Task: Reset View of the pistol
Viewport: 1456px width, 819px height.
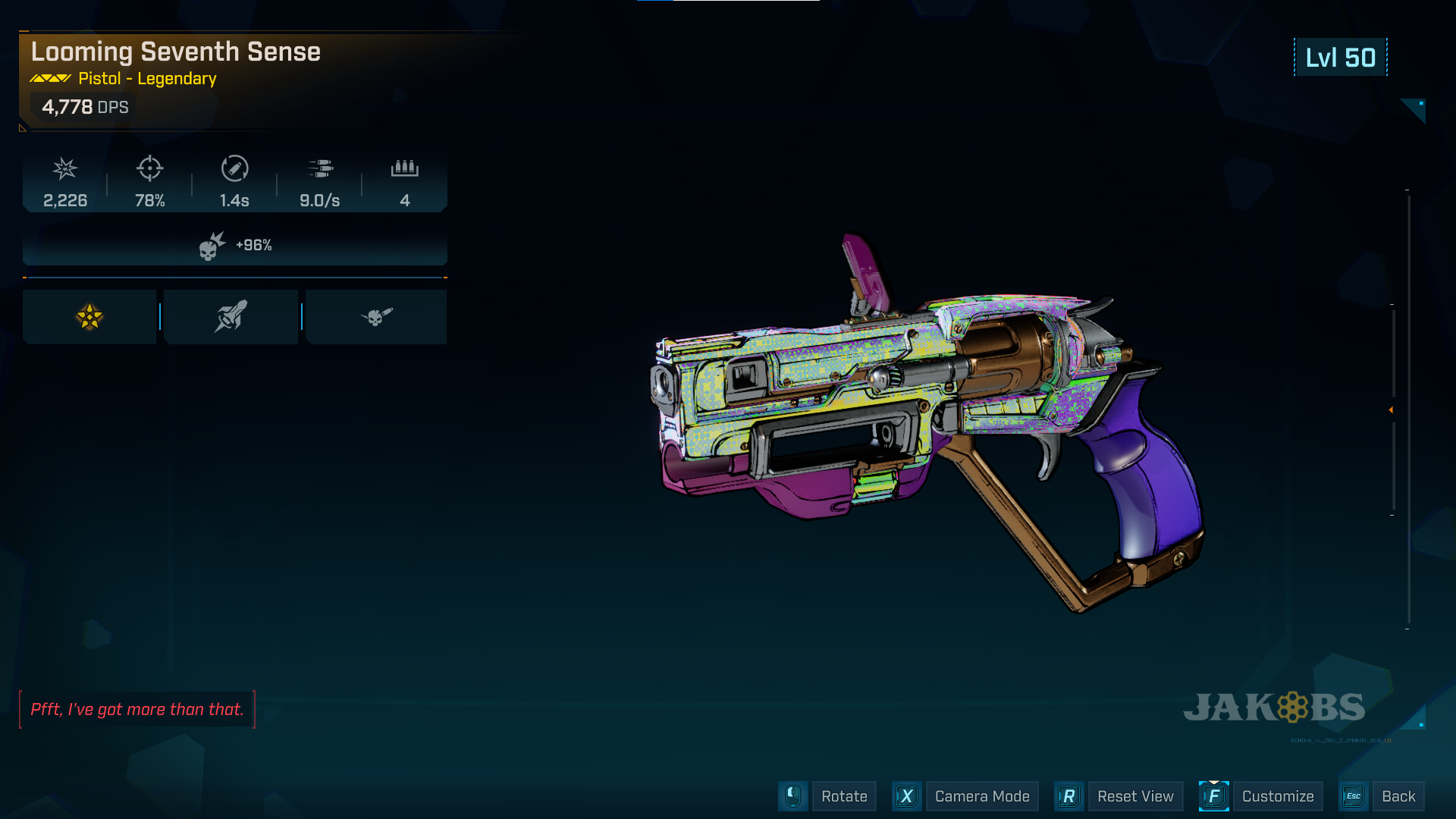Action: [x=1134, y=796]
